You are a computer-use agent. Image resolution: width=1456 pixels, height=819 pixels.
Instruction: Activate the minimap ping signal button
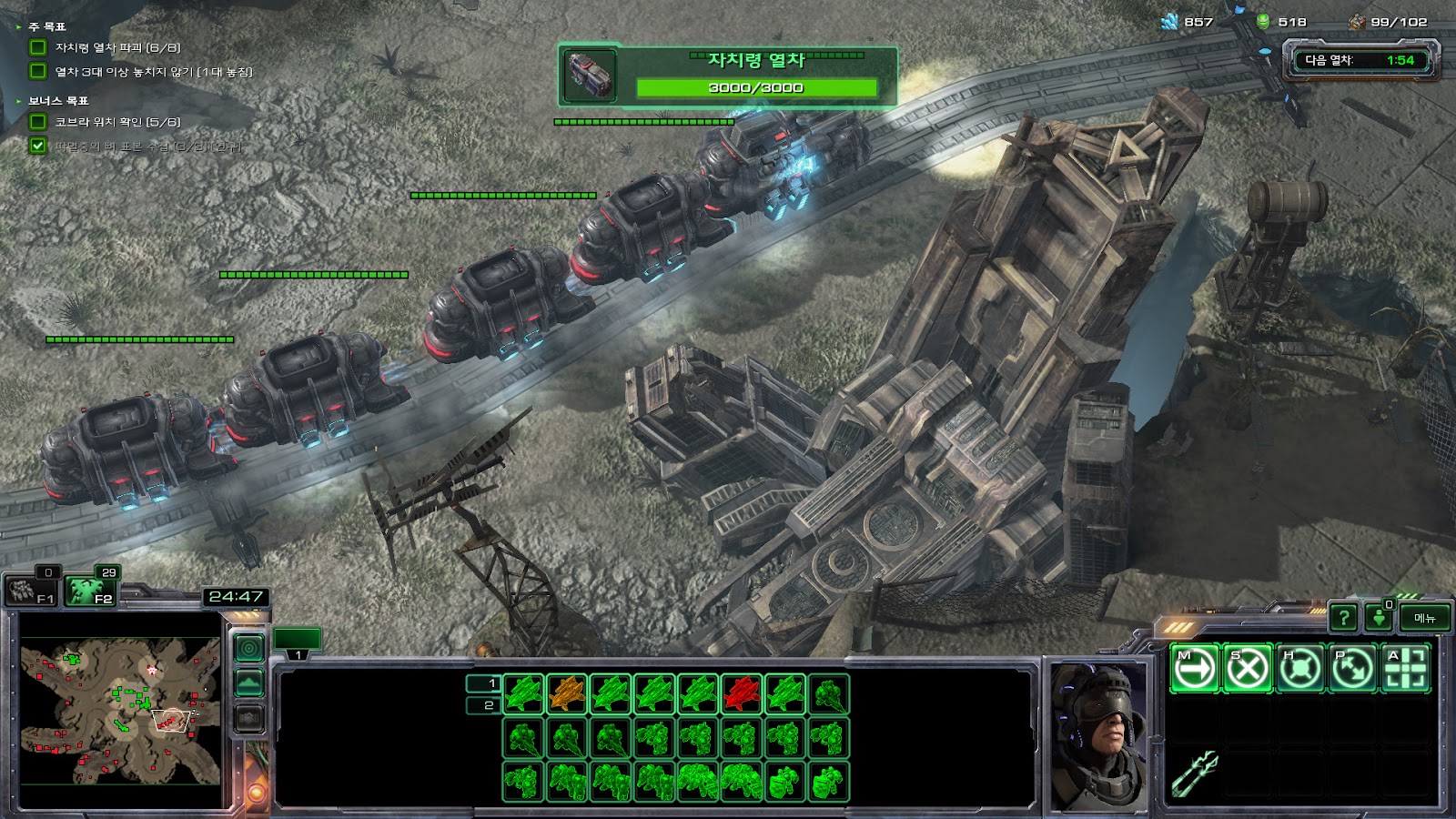tap(249, 648)
